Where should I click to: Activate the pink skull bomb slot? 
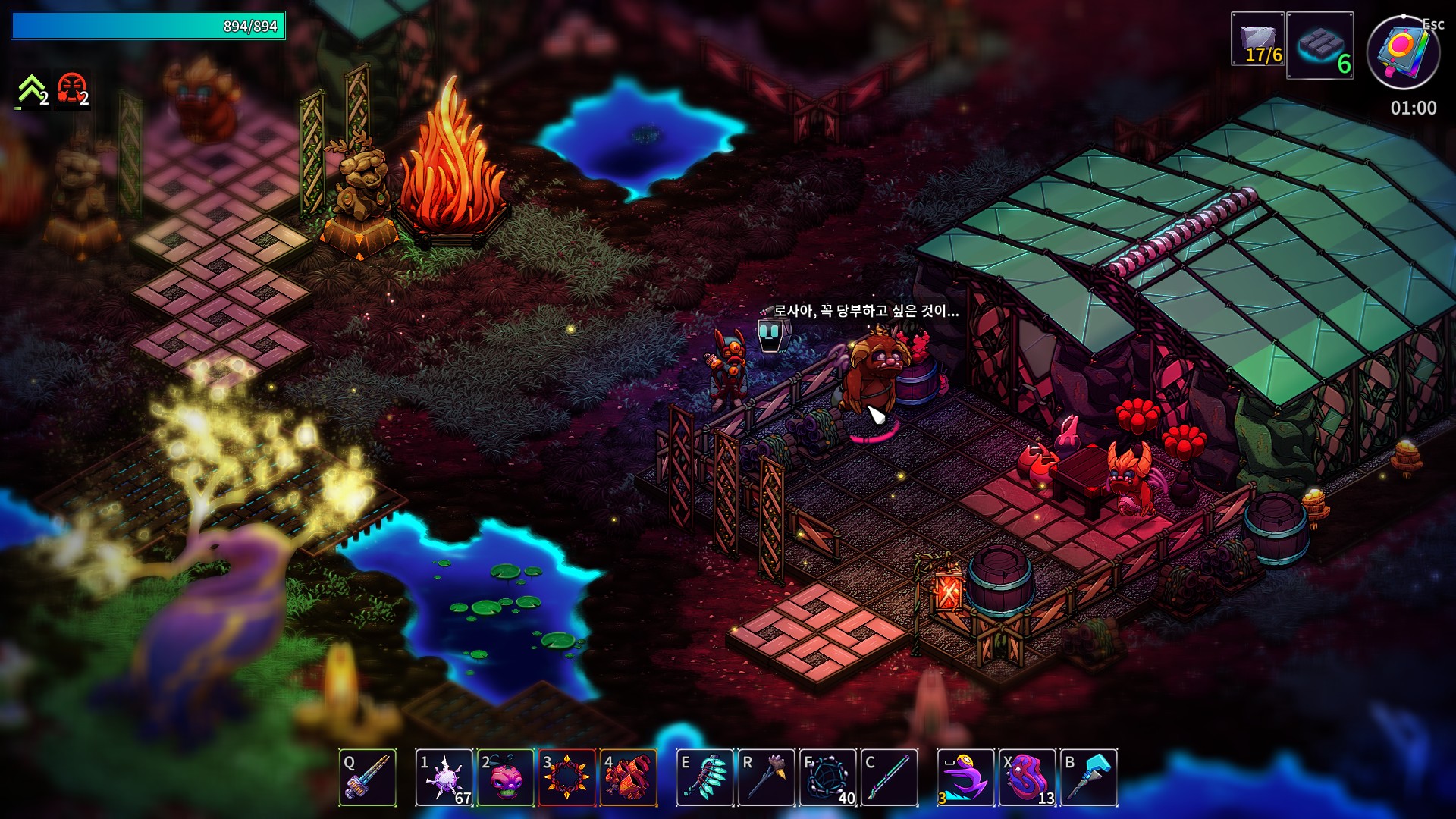click(x=506, y=777)
